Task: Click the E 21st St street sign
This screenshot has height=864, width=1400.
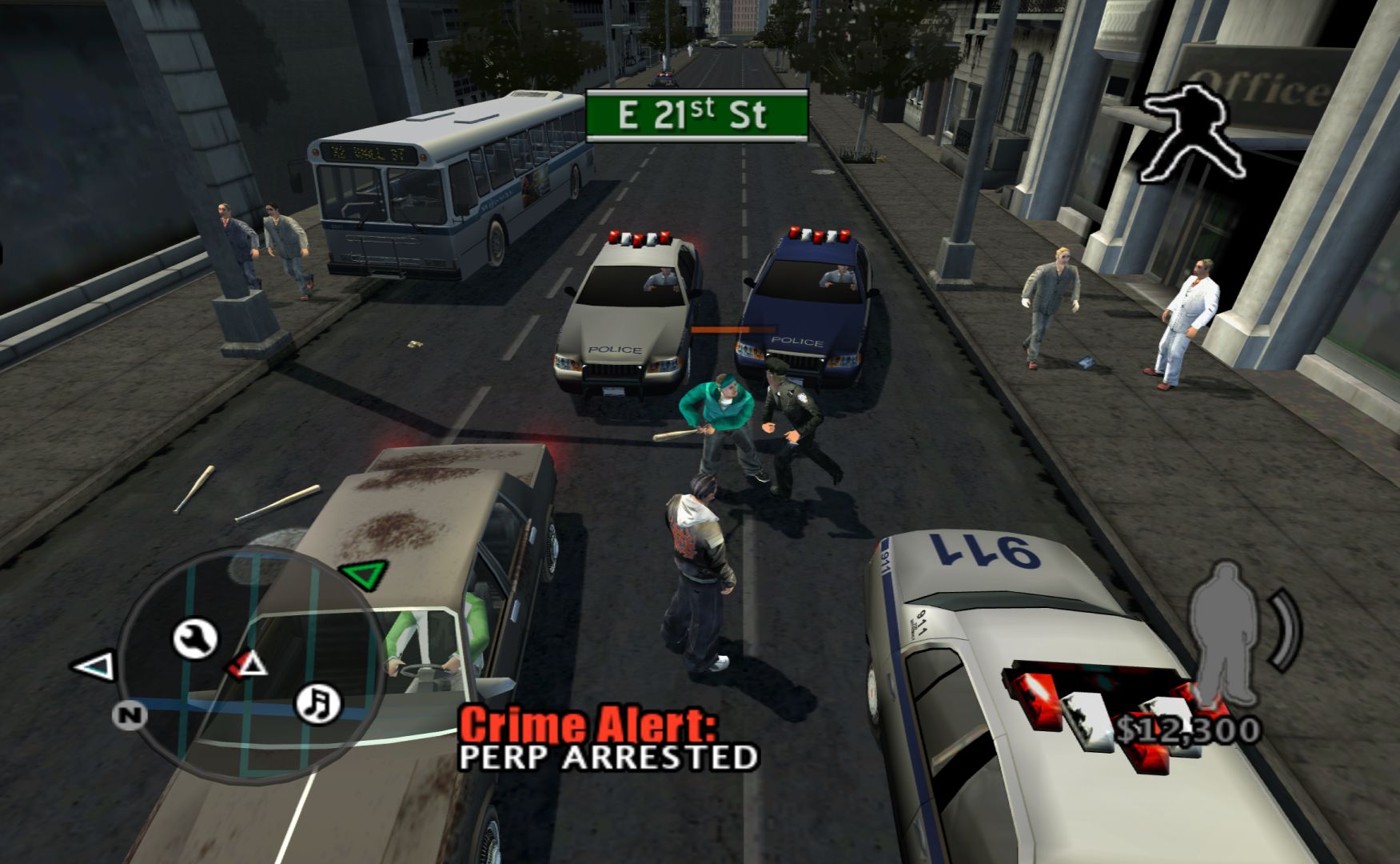Action: pyautogui.click(x=696, y=116)
